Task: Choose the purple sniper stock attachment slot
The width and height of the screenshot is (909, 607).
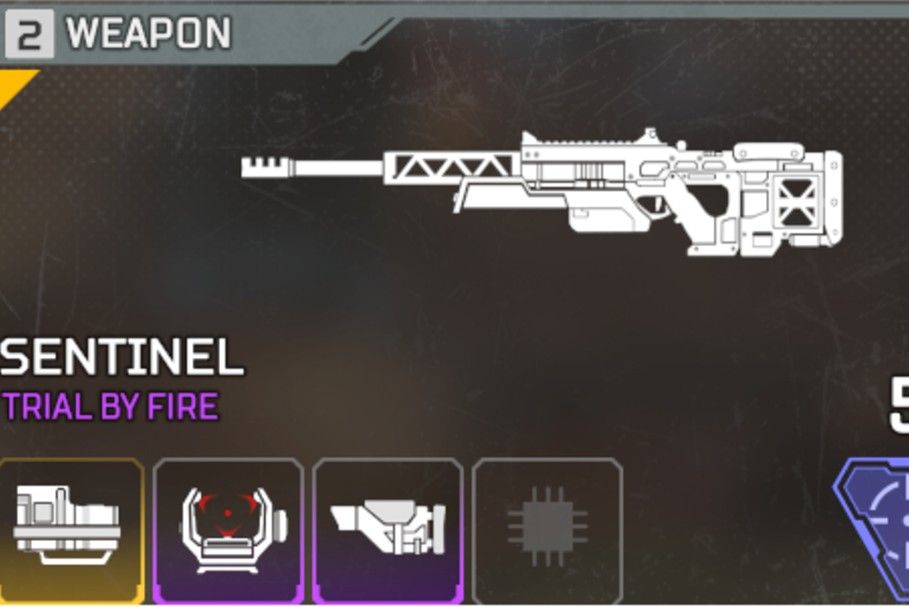Action: [388, 529]
